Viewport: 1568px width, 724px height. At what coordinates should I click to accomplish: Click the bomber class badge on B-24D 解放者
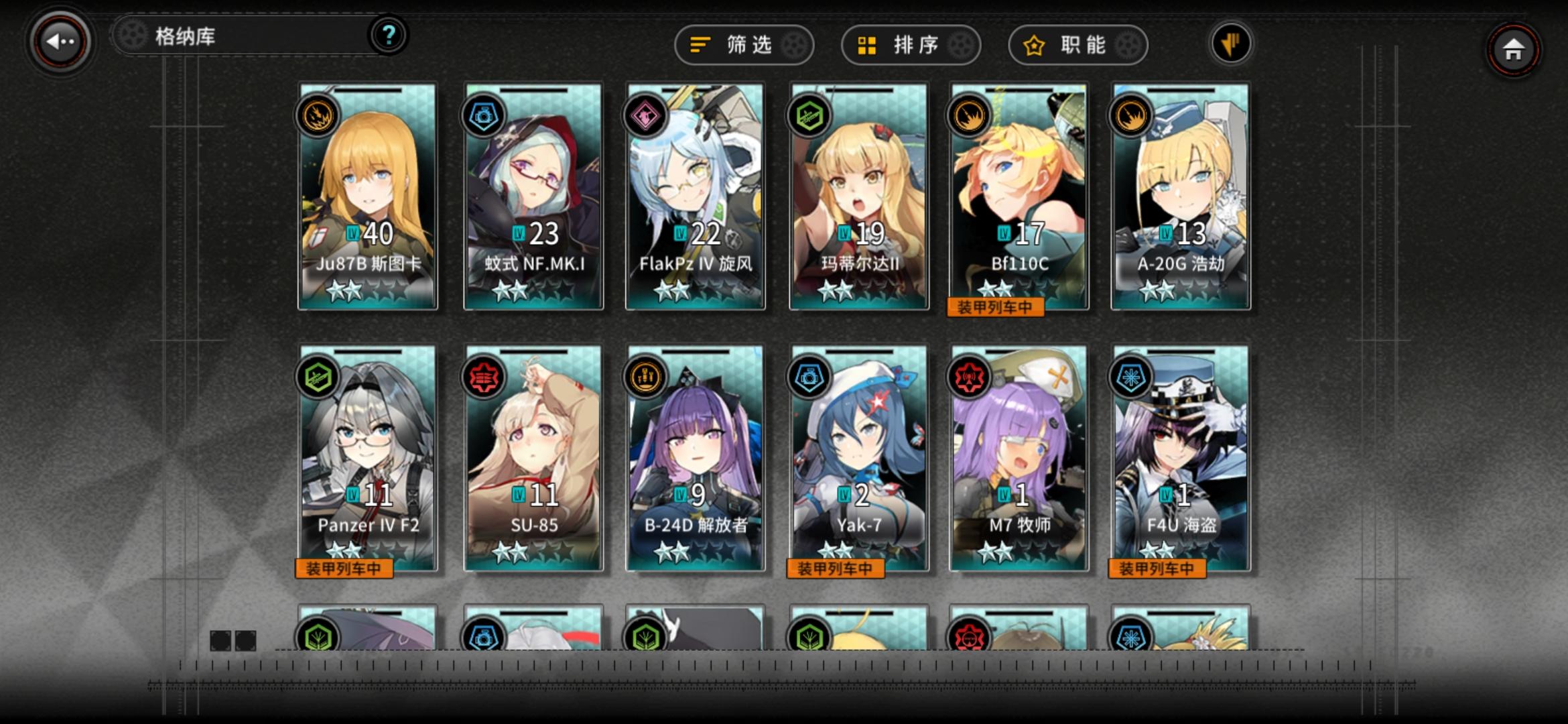pos(647,376)
